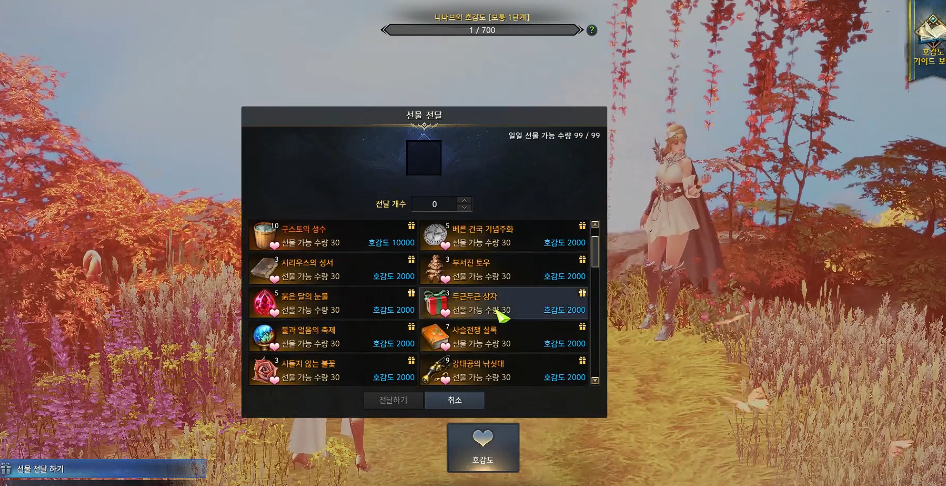Decrease gift quantity with the down arrow

click(x=464, y=208)
